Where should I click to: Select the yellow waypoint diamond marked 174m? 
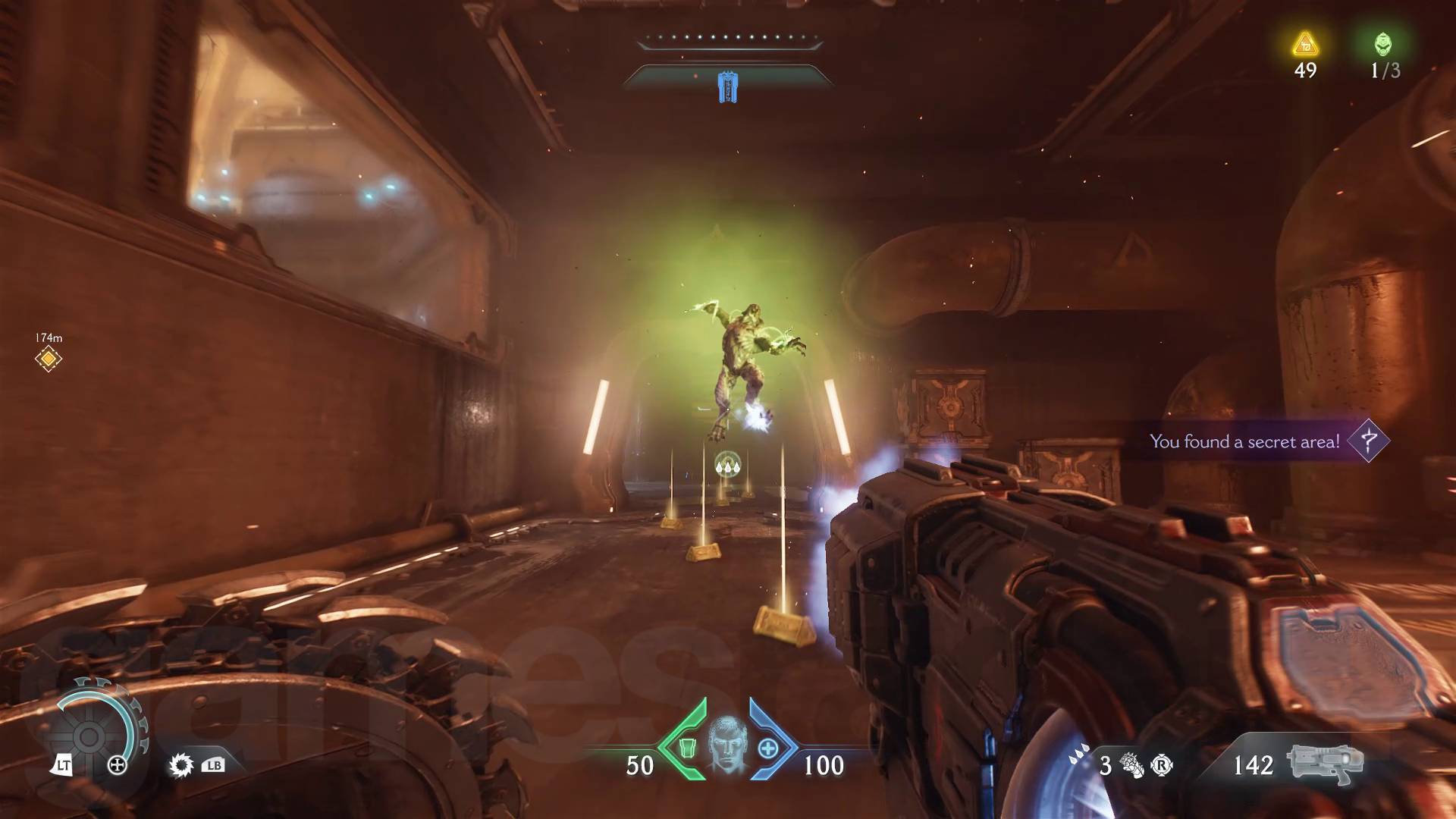pyautogui.click(x=47, y=357)
